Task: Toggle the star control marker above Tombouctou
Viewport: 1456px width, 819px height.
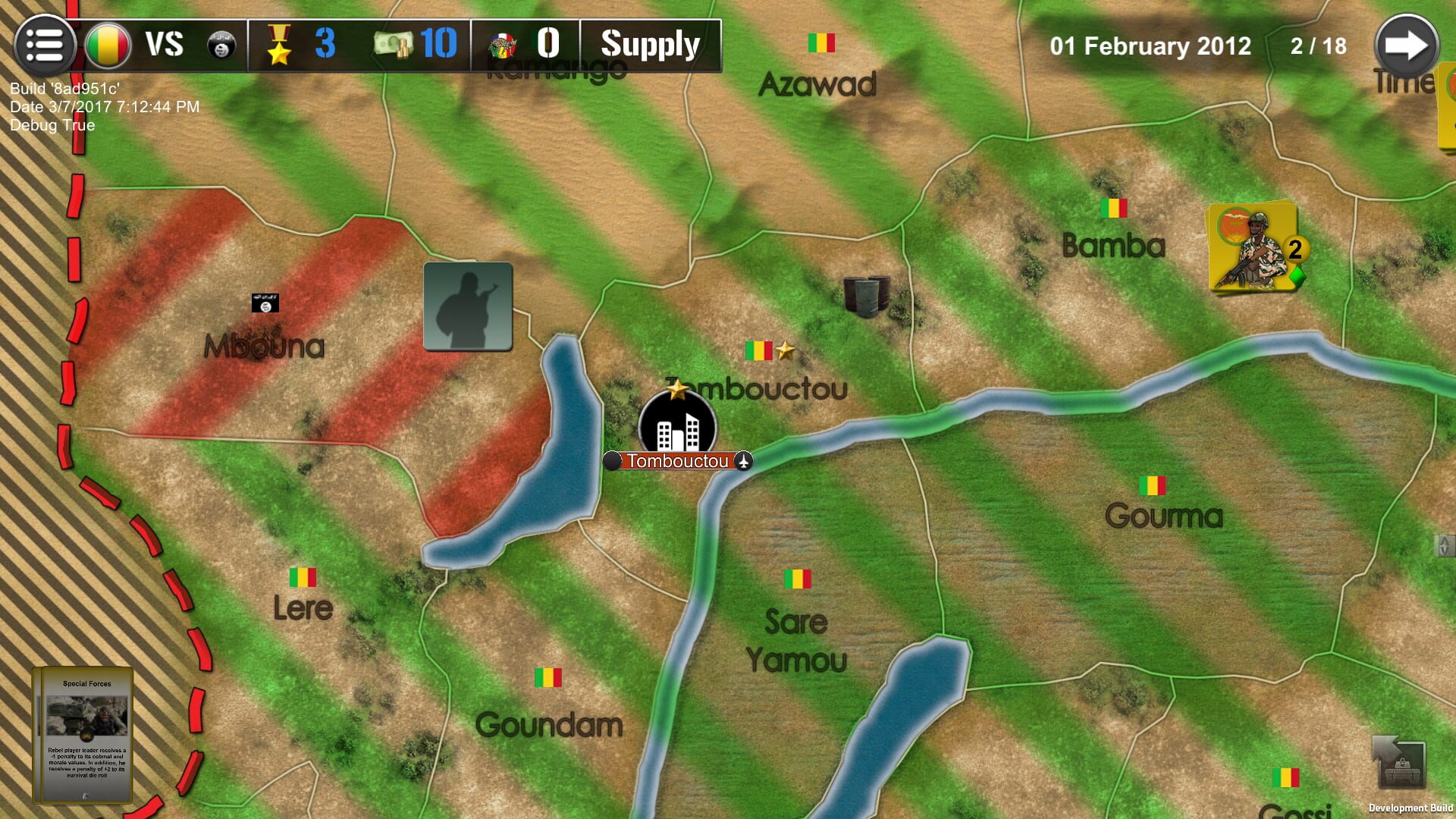Action: pyautogui.click(x=785, y=350)
